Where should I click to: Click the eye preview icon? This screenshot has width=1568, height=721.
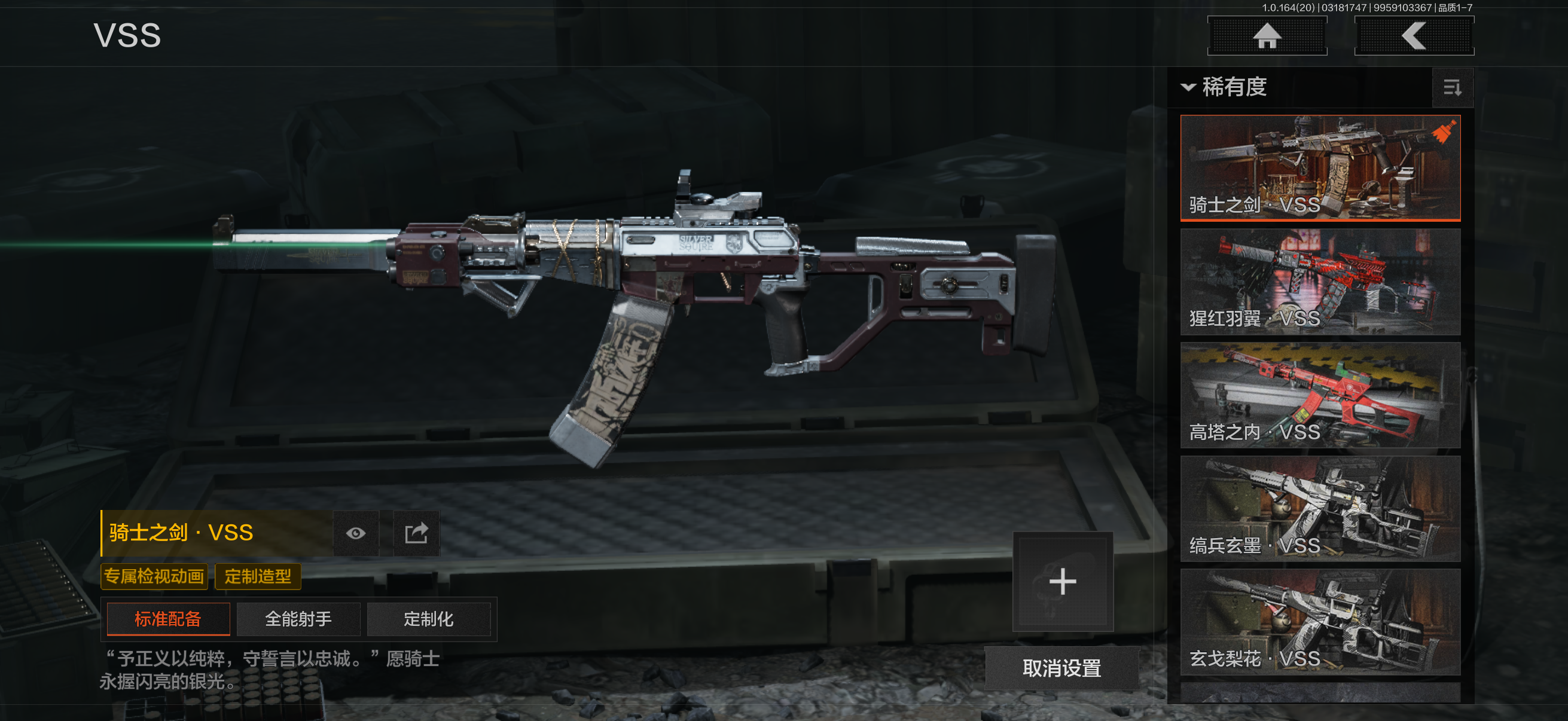(356, 534)
